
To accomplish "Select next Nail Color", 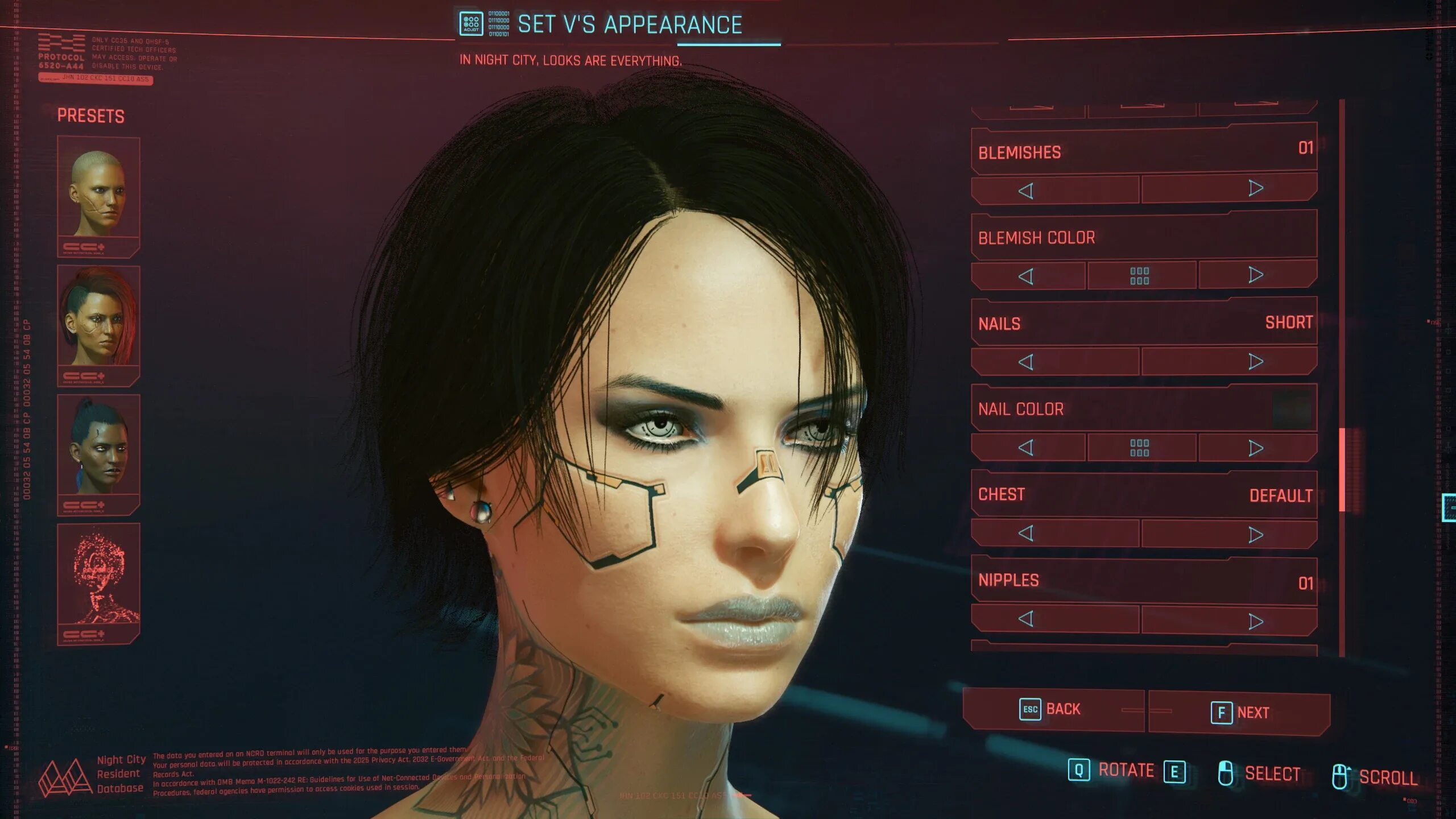I will point(1256,448).
